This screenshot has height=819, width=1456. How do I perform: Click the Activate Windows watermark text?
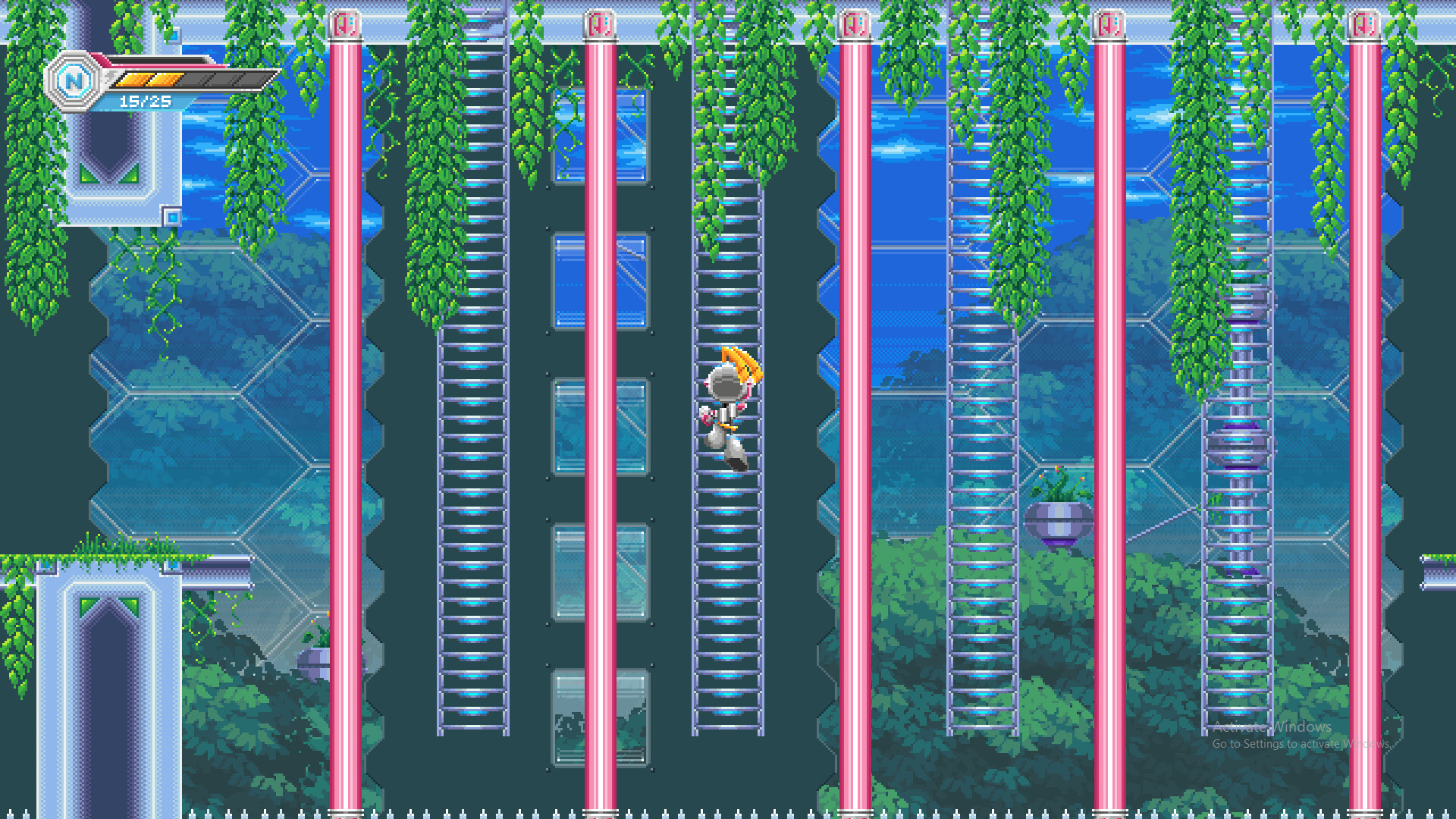1272,726
